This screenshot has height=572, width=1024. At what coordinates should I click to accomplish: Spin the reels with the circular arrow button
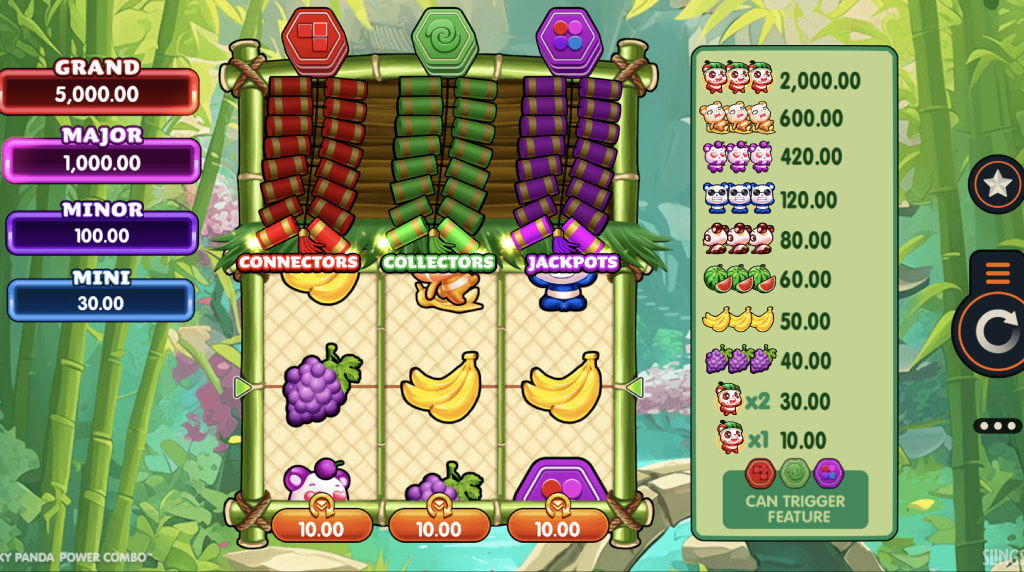[x=997, y=333]
